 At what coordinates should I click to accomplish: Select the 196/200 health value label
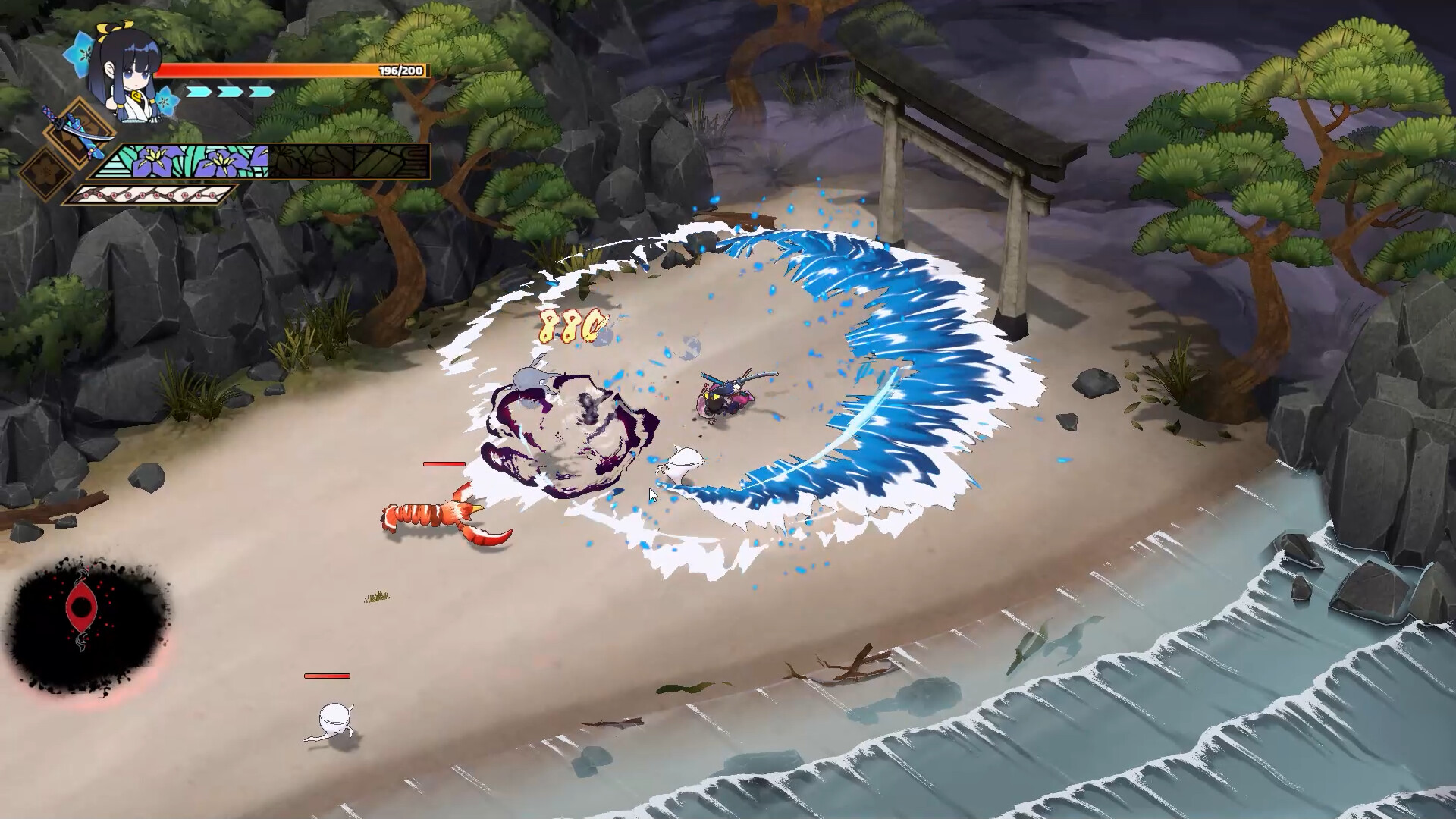[400, 70]
